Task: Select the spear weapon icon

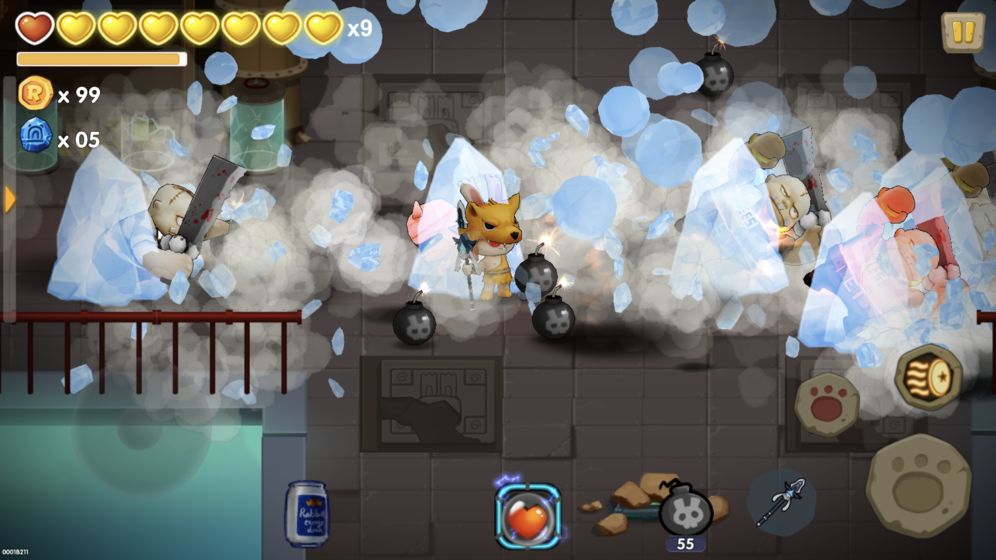Action: pos(781,501)
